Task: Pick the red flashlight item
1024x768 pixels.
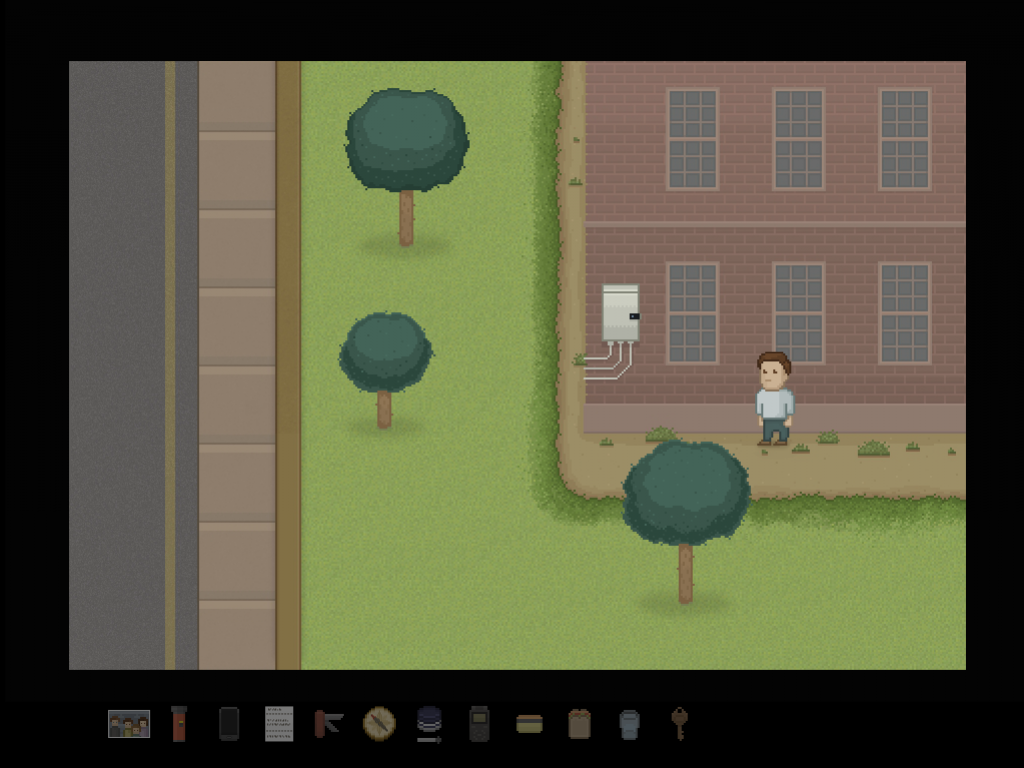Action: click(x=179, y=723)
